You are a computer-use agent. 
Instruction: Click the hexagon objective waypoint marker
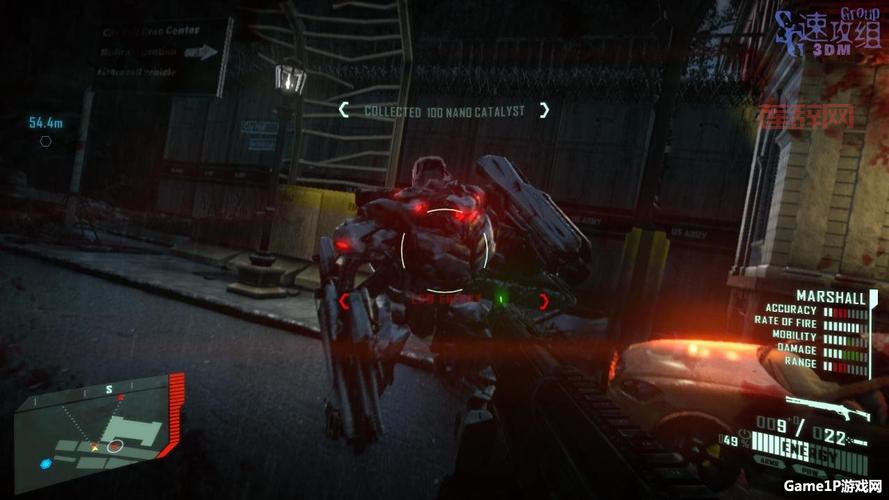[x=45, y=141]
